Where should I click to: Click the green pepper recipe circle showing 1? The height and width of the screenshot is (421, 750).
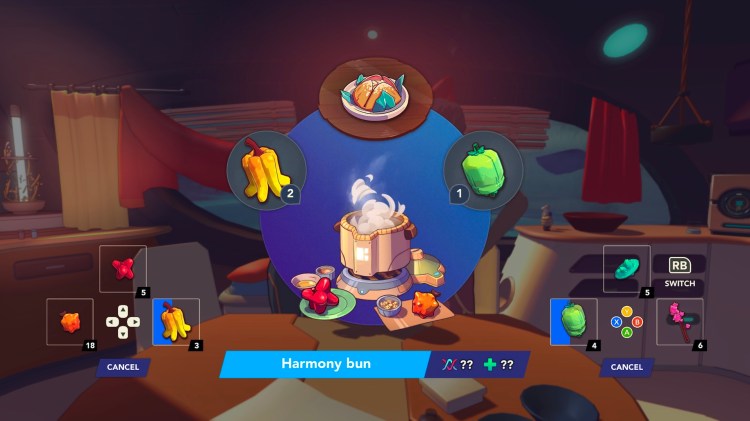(484, 169)
